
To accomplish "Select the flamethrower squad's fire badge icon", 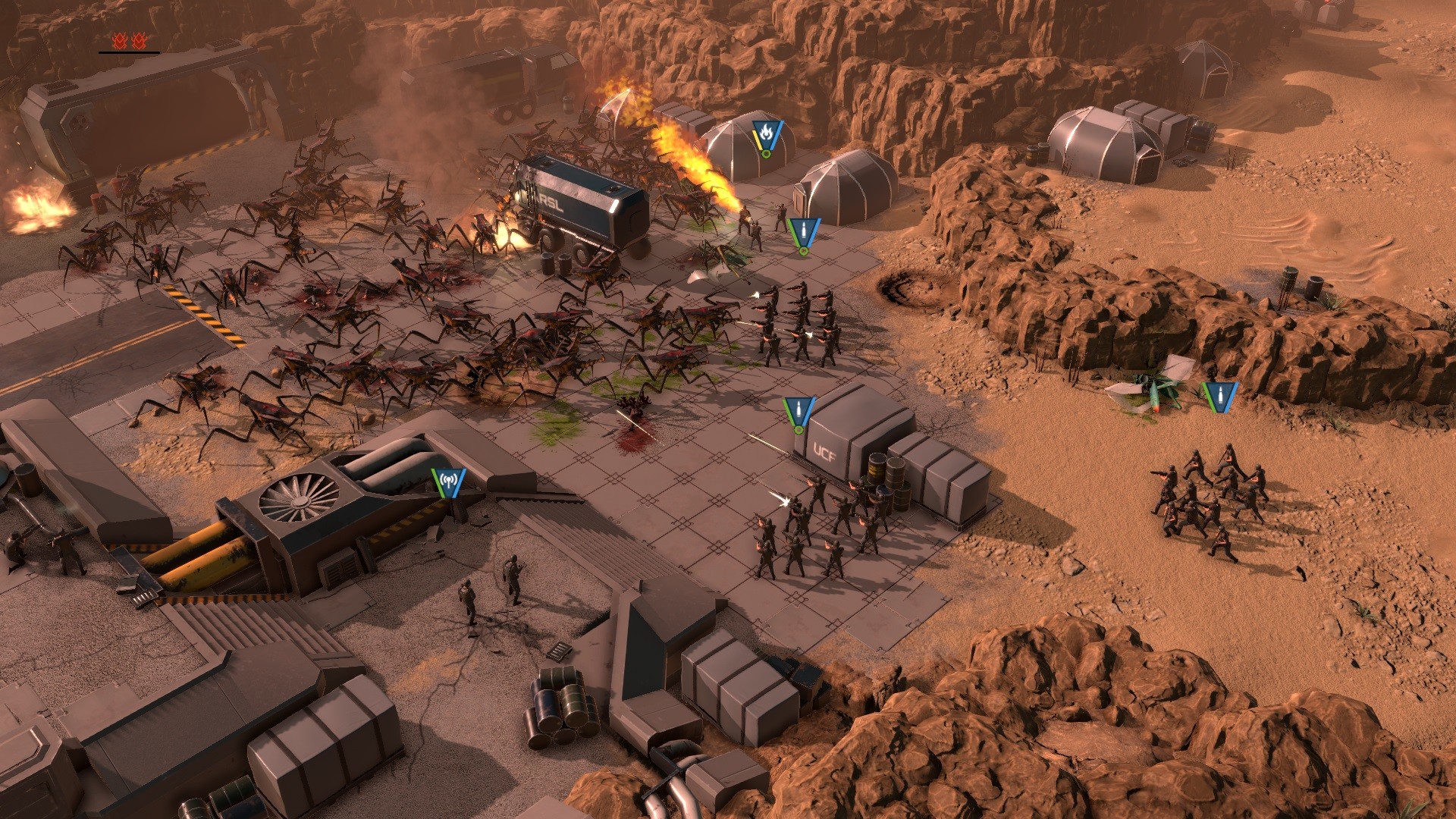I will click(x=766, y=133).
